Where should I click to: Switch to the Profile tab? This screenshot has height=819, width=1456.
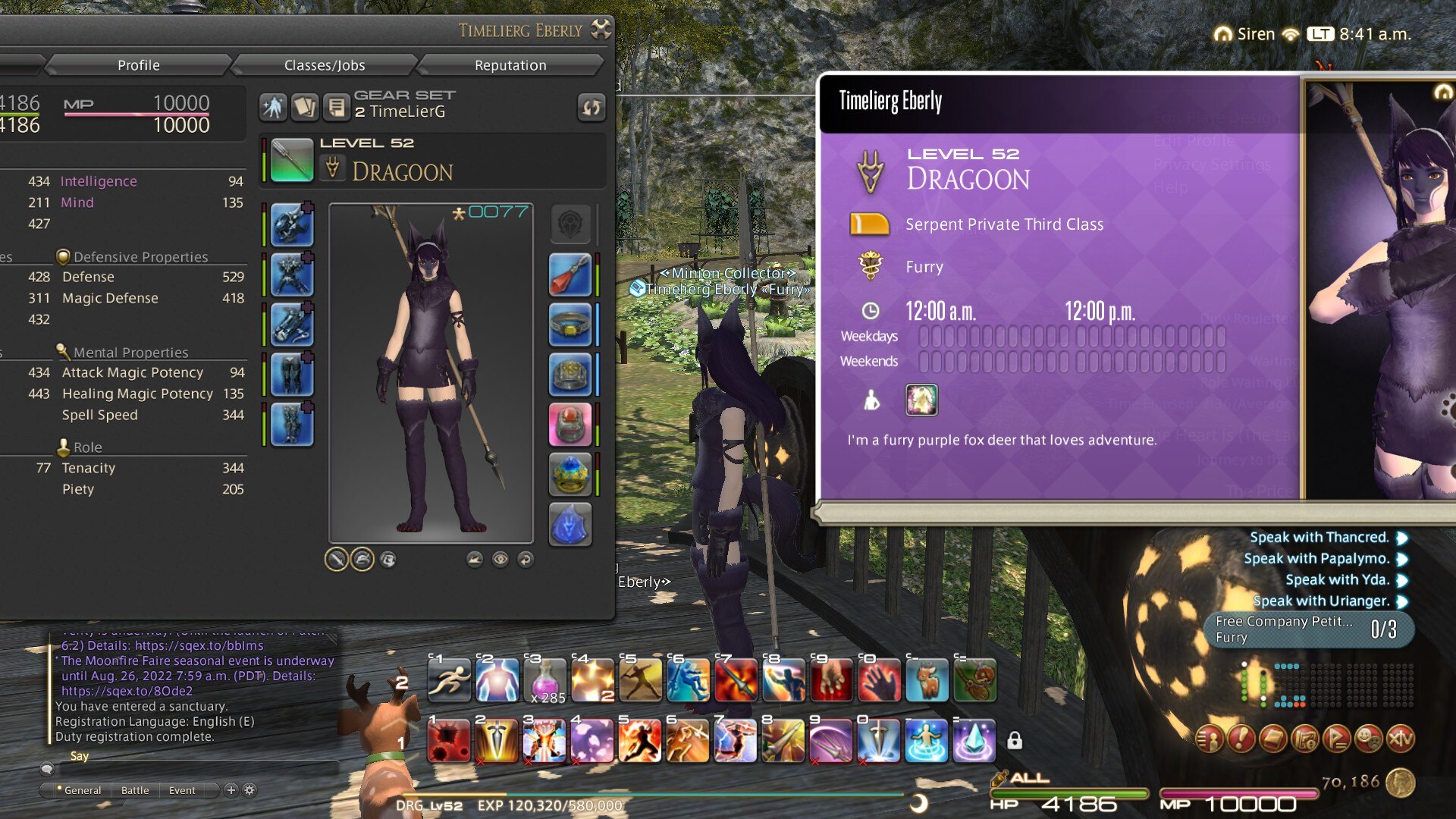138,65
